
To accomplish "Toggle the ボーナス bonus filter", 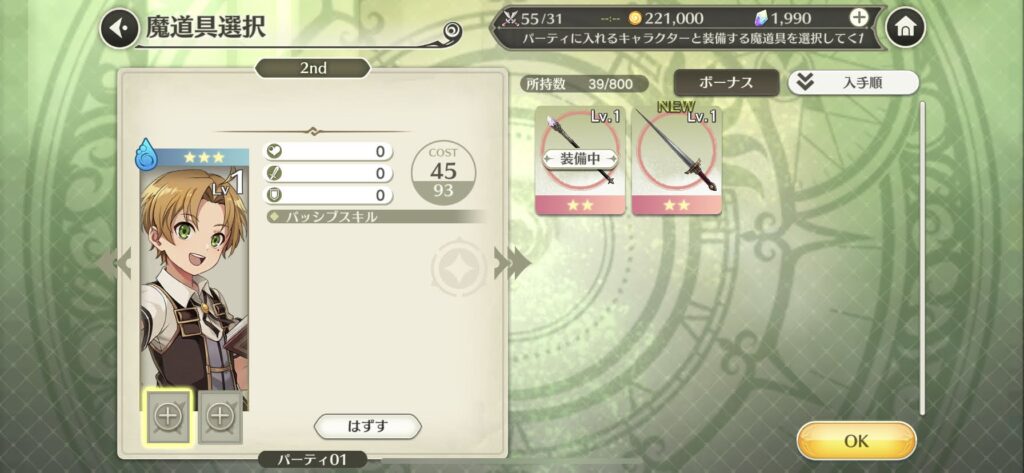I will pyautogui.click(x=726, y=83).
